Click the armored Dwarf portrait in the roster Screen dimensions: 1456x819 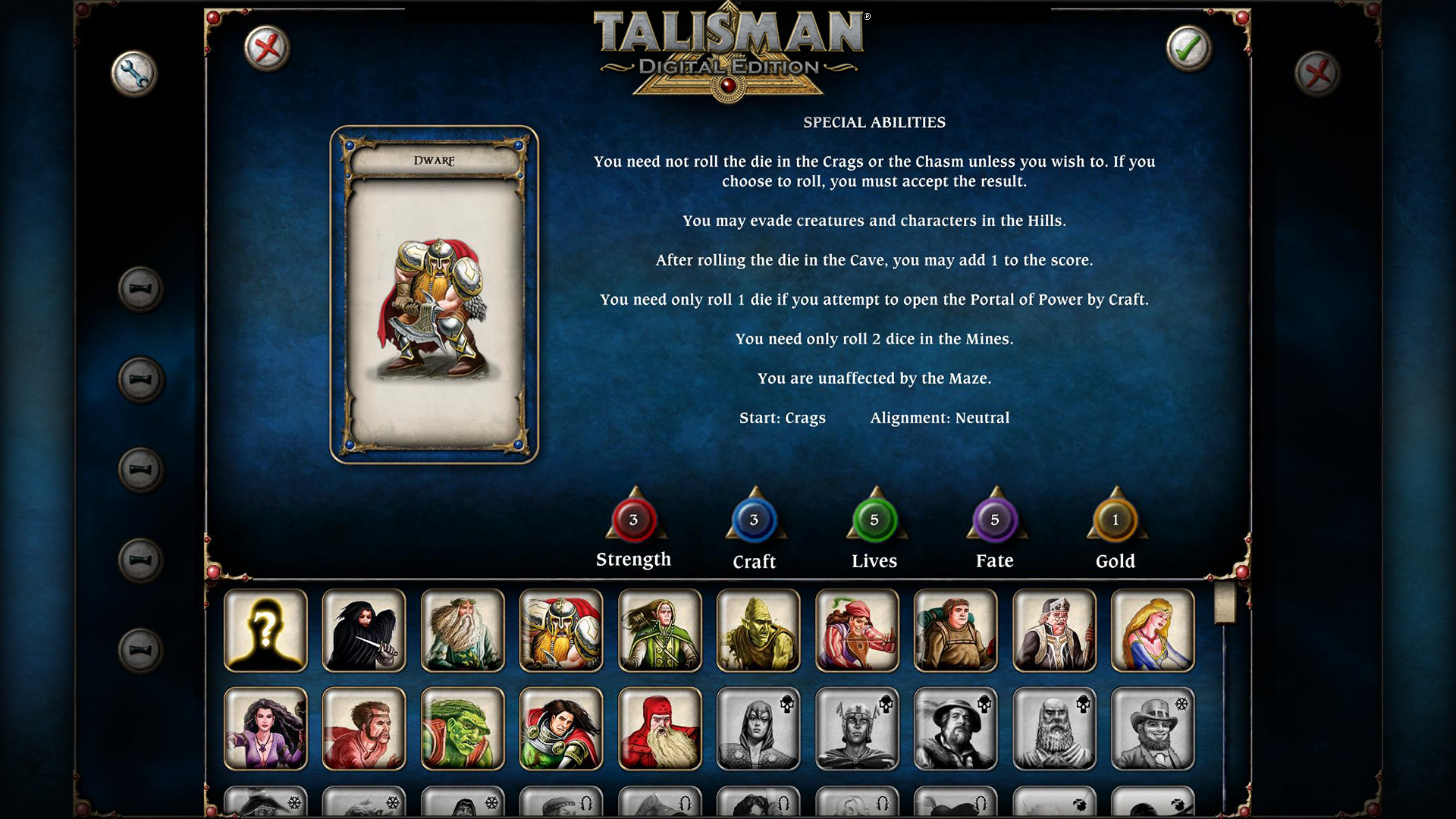pyautogui.click(x=561, y=630)
